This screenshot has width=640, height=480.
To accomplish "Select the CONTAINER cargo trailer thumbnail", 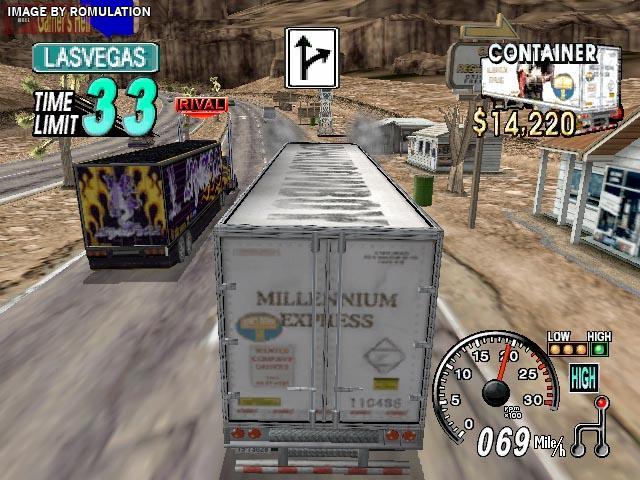I will 540,88.
